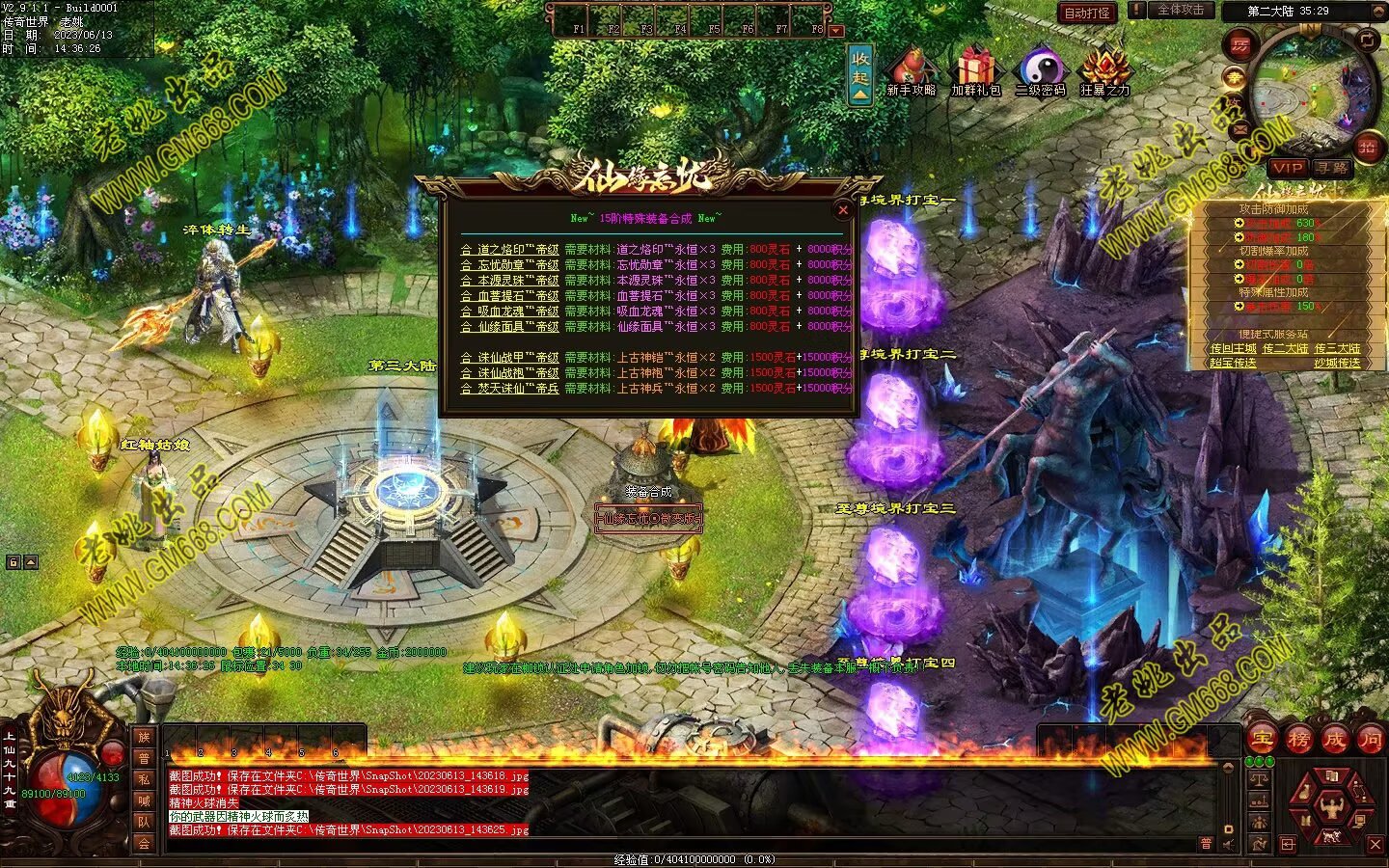Collapse the top icon bar with 收起
The image size is (1389, 868).
[860, 74]
